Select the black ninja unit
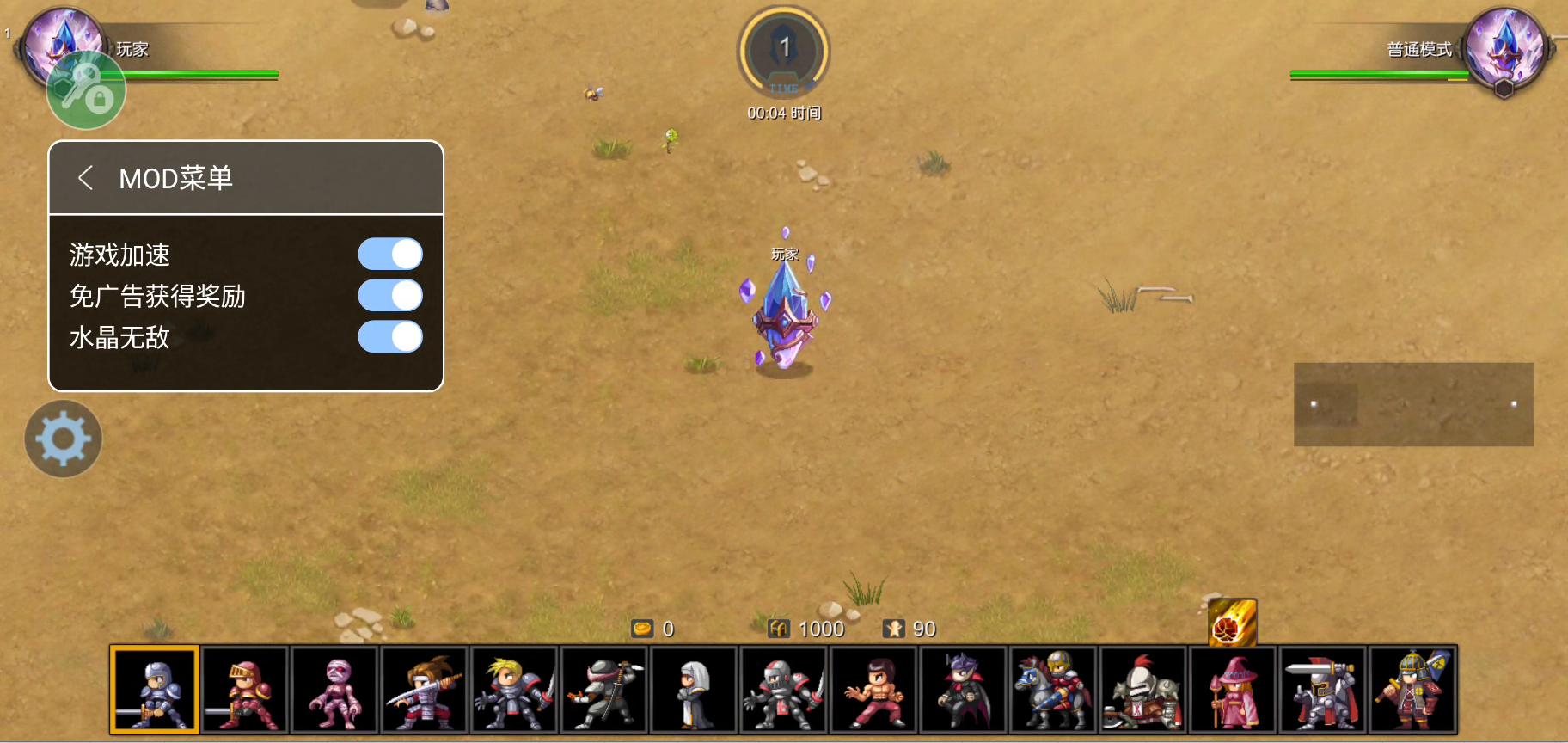1568x743 pixels. [604, 690]
